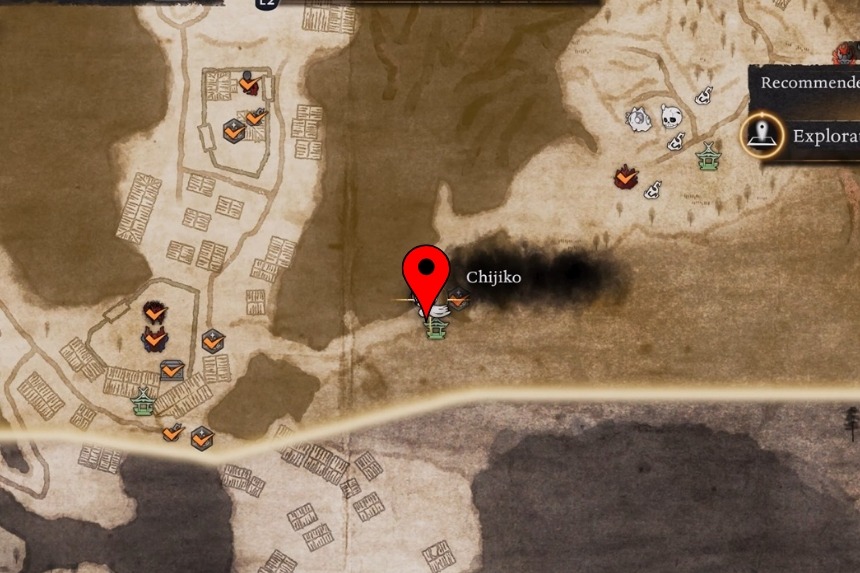Screen dimensions: 860x573
Task: Select the Exploration map-pin button
Action: (763, 135)
